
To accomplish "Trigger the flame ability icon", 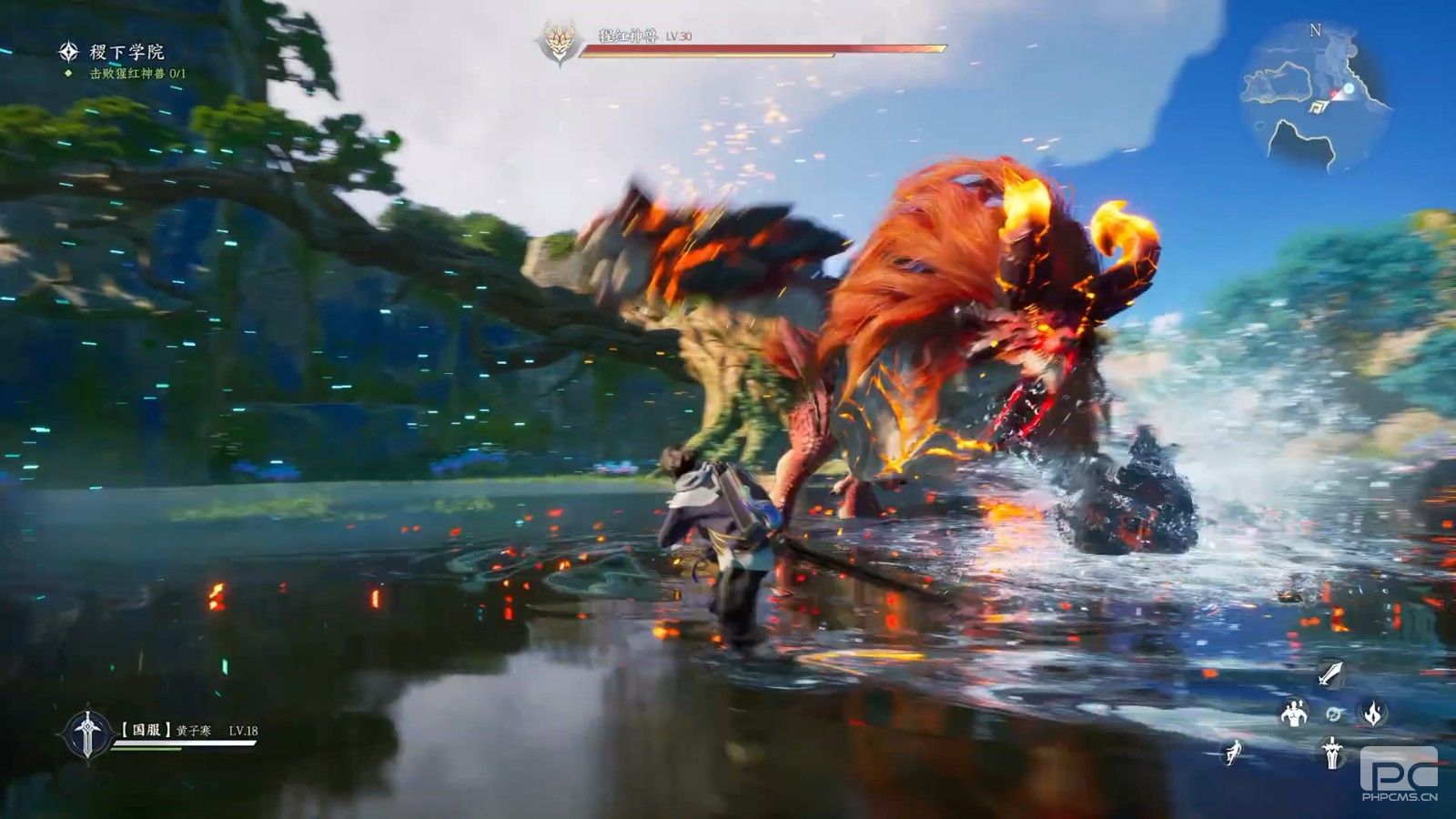I will (x=1372, y=713).
